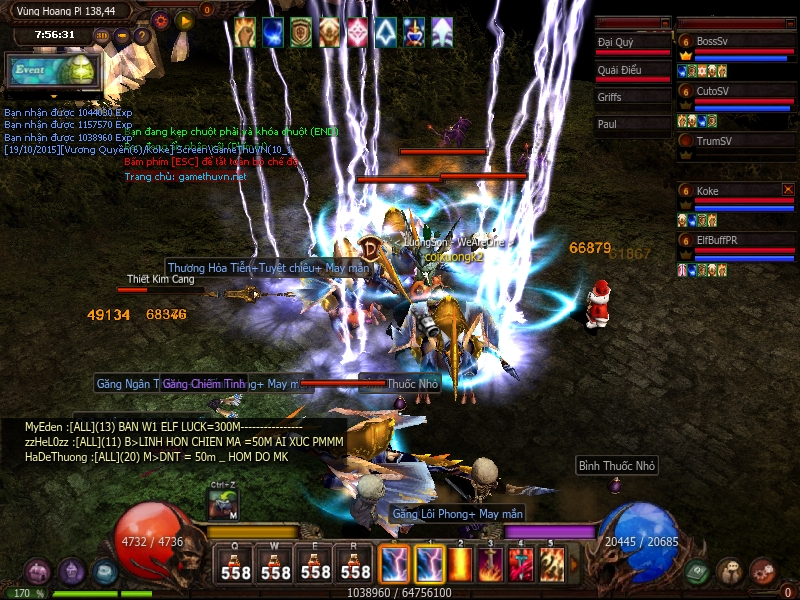This screenshot has height=600, width=800.
Task: Select Đại Quý in the target list
Action: coord(632,43)
